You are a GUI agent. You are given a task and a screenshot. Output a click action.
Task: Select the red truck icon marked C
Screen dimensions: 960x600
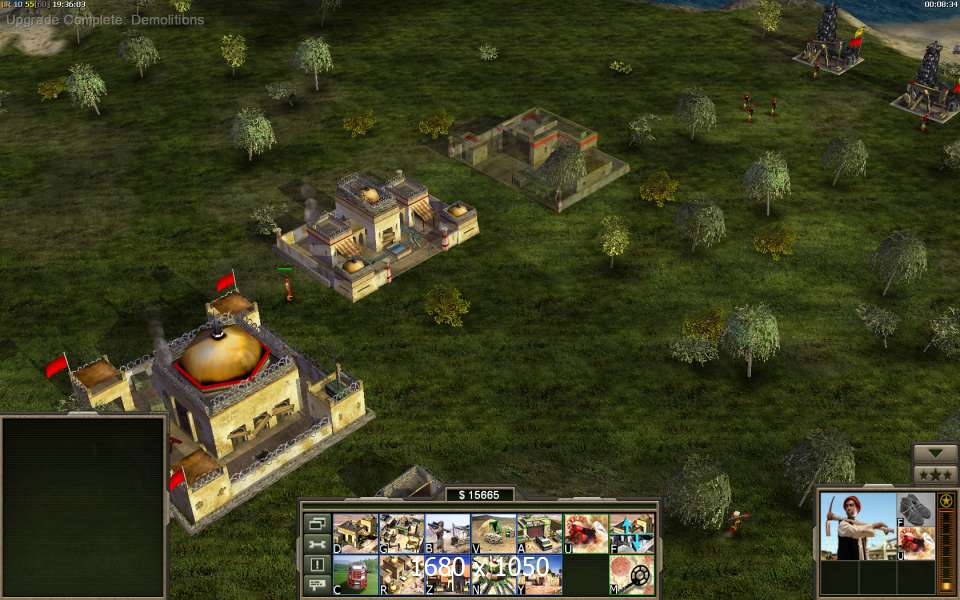coord(355,575)
